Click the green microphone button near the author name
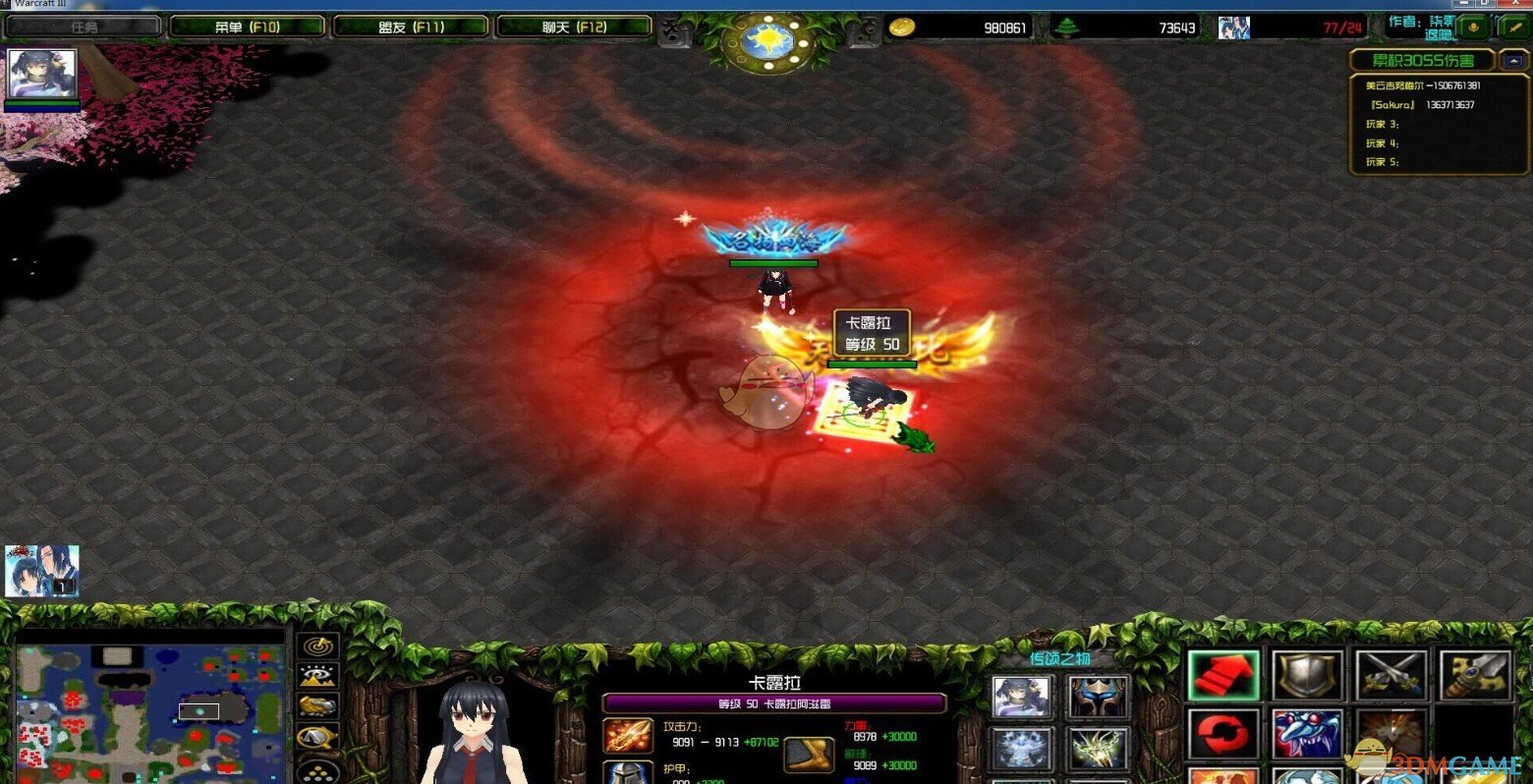 tap(1474, 28)
